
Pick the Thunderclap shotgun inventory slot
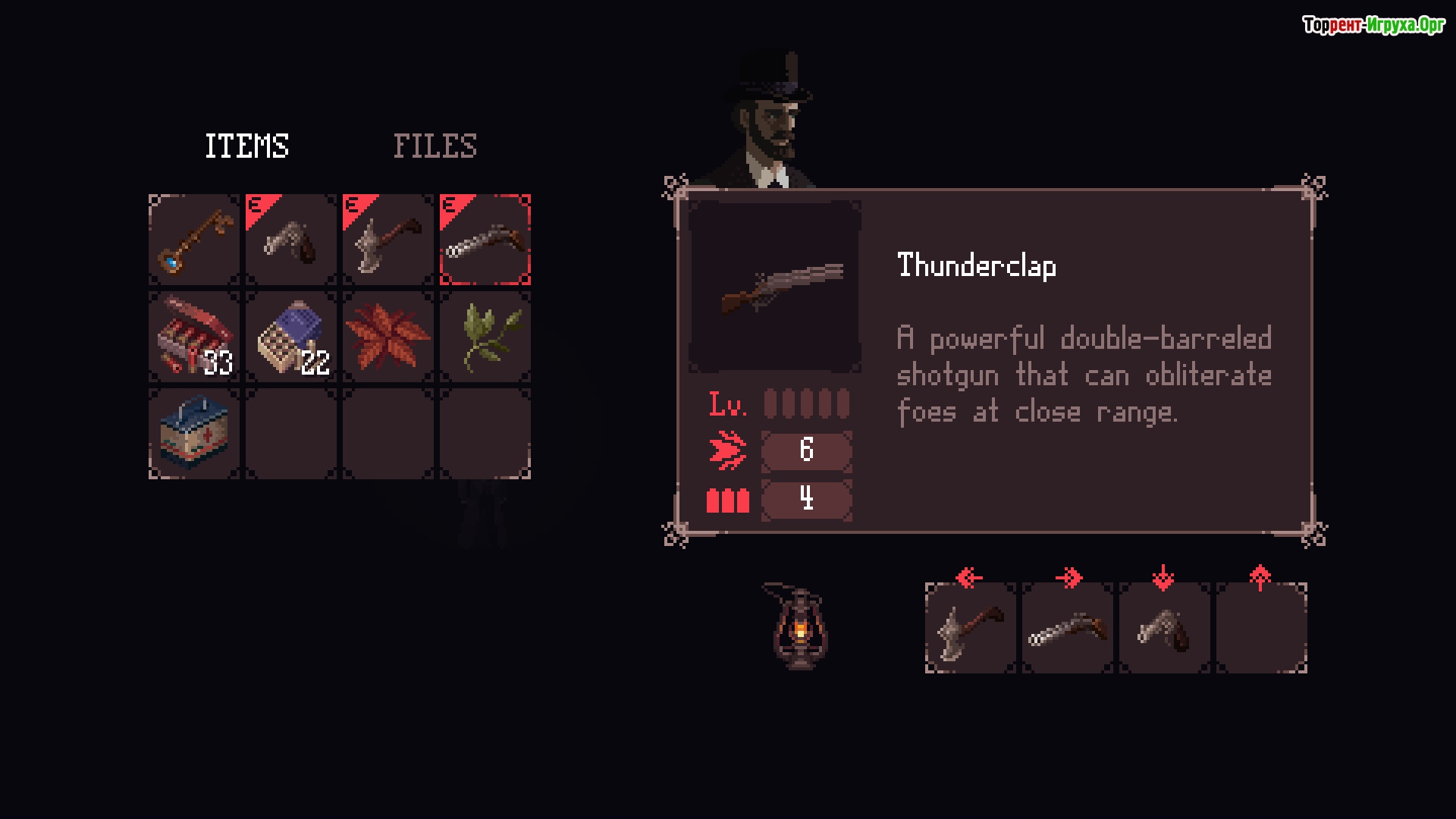point(485,240)
